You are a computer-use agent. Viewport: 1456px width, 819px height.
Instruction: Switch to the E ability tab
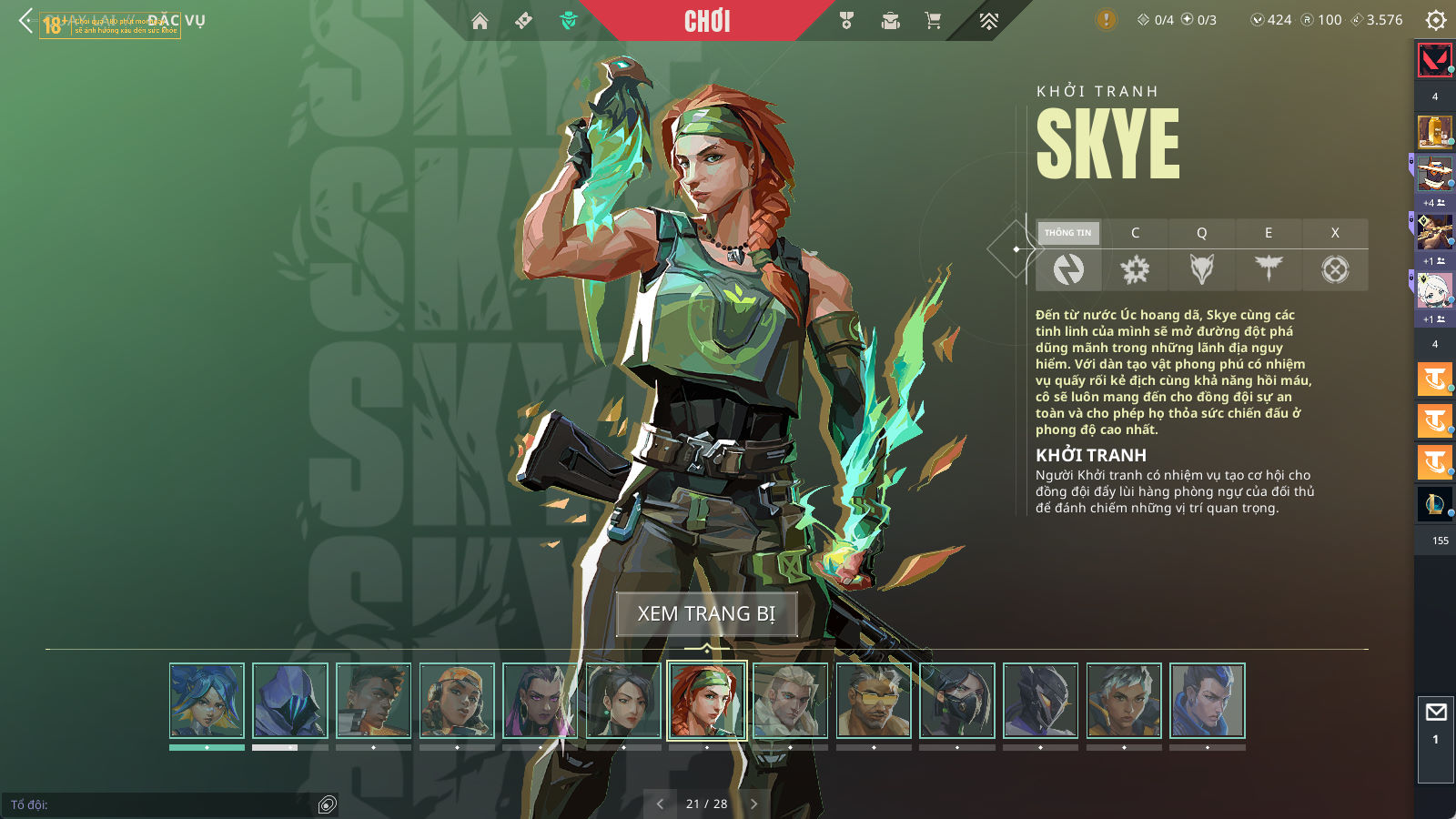1269,257
